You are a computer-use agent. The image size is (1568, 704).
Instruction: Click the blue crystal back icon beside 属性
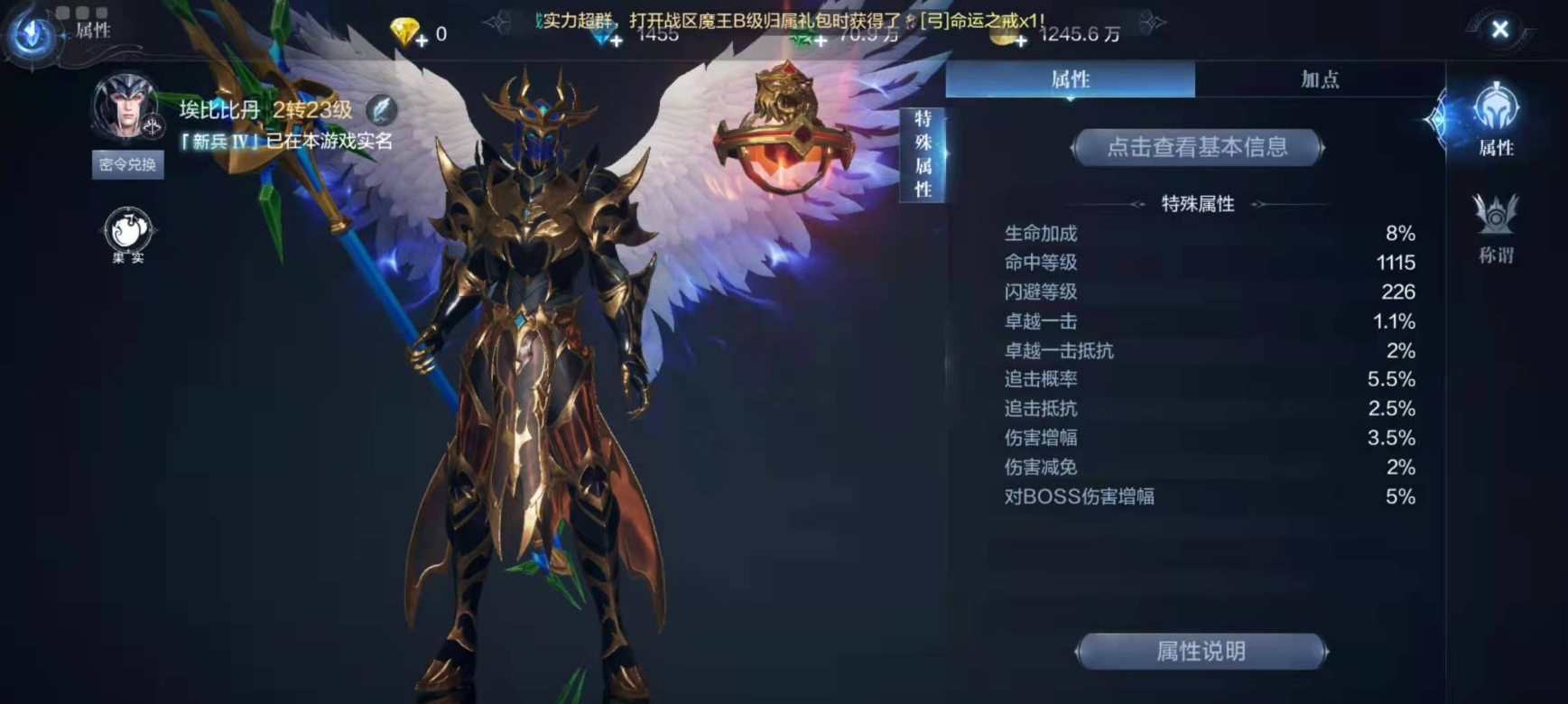tap(32, 33)
